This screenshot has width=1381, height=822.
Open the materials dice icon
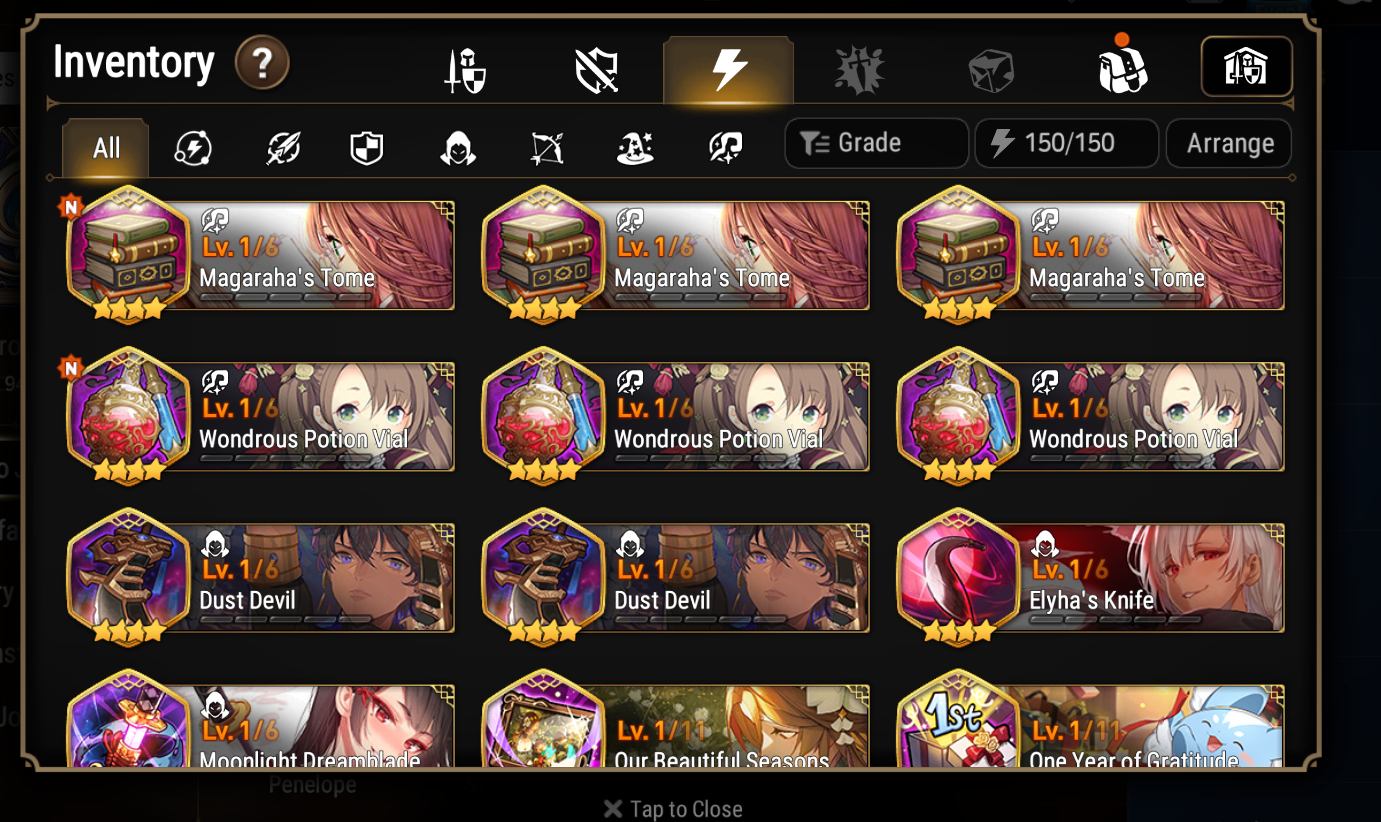[x=992, y=70]
